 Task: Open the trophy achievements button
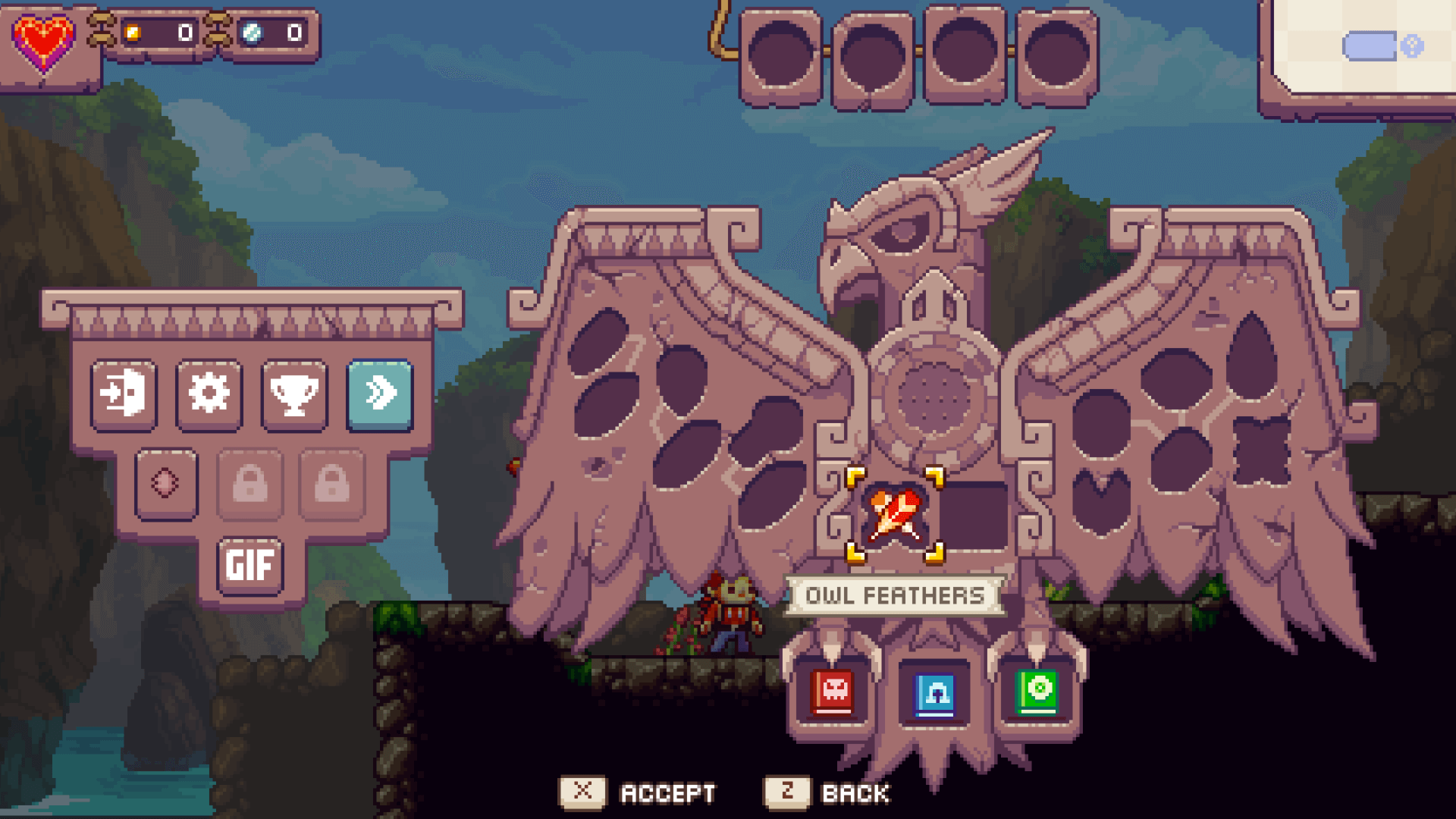(294, 394)
